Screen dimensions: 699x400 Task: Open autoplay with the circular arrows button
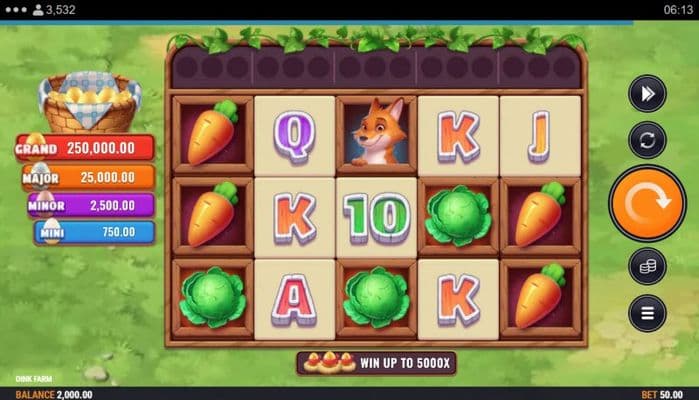click(647, 140)
